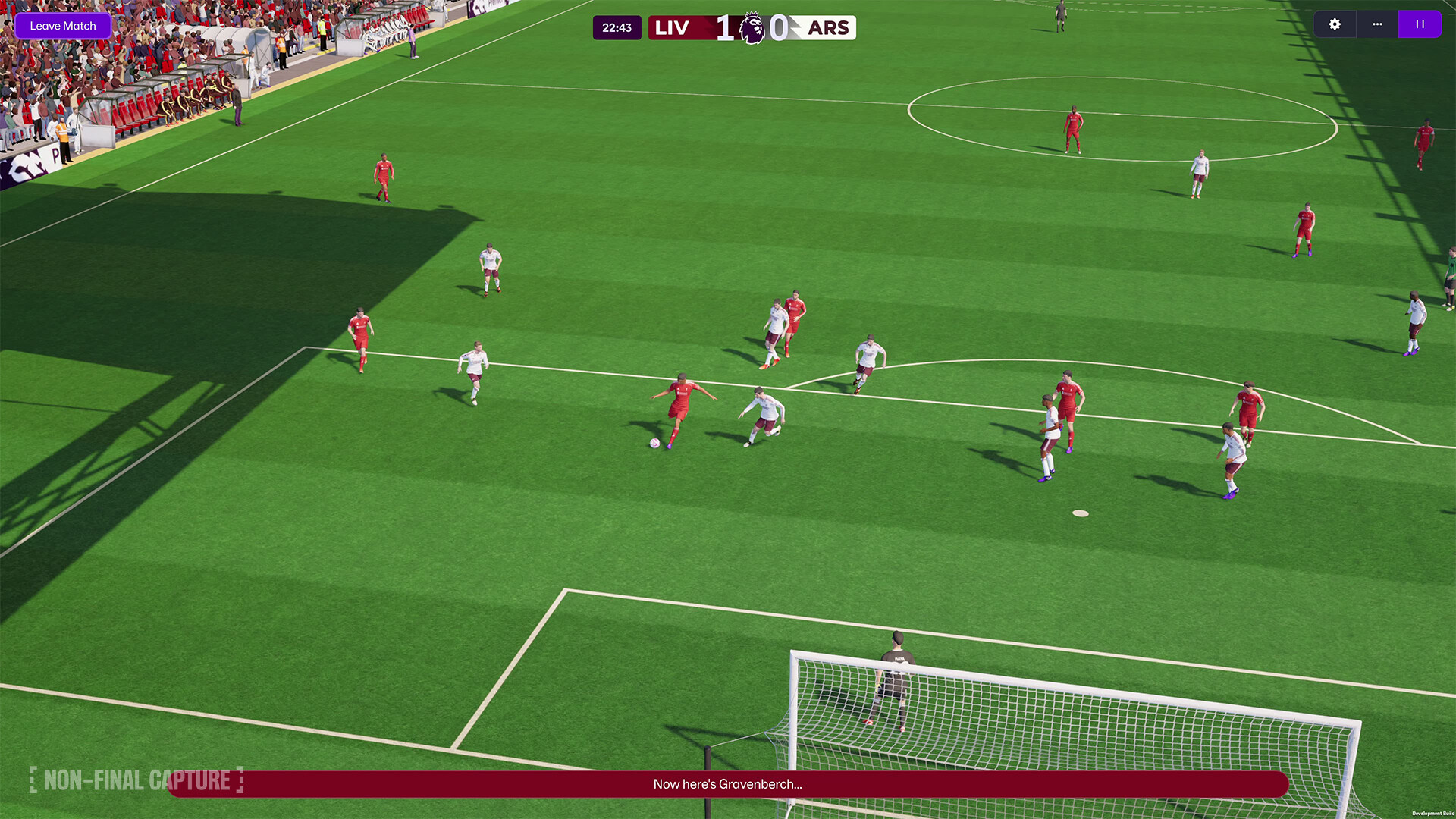Viewport: 1456px width, 819px height.
Task: Pause the match with the pause icon
Action: pos(1419,24)
